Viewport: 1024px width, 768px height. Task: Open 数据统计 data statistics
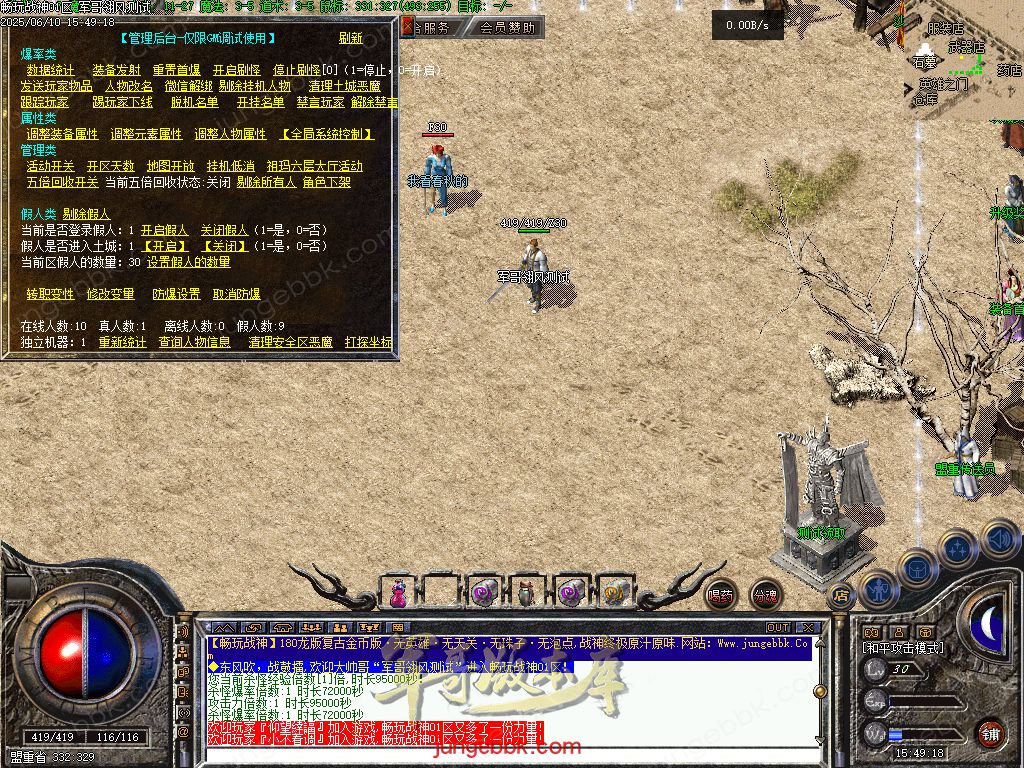(50, 71)
